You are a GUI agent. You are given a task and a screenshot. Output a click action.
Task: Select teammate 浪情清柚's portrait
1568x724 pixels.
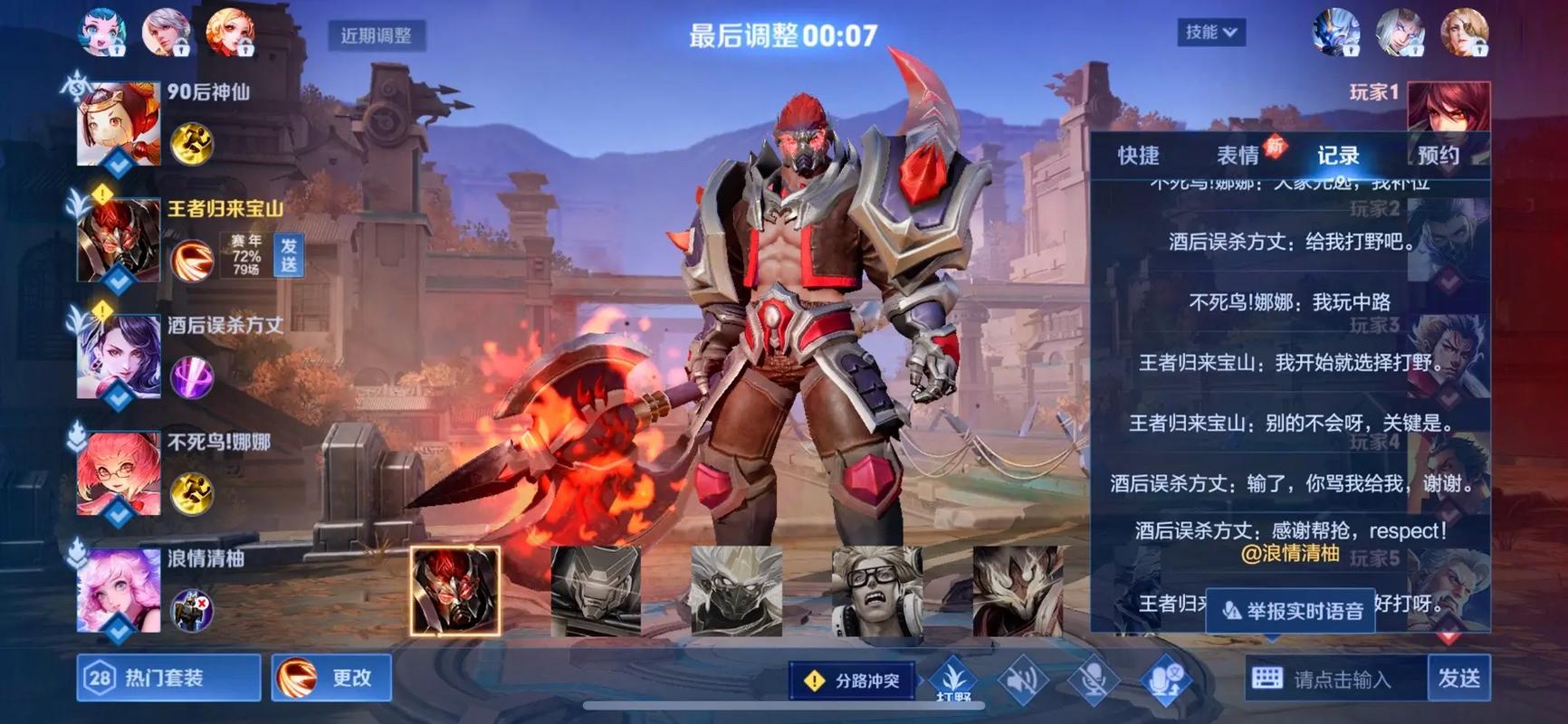(119, 591)
